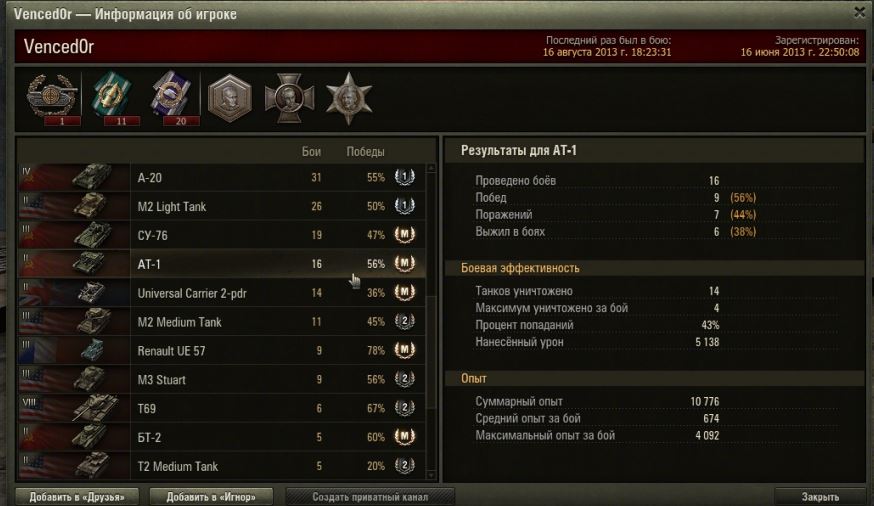Add player via "Добавить в «Друзья»"

coord(77,497)
